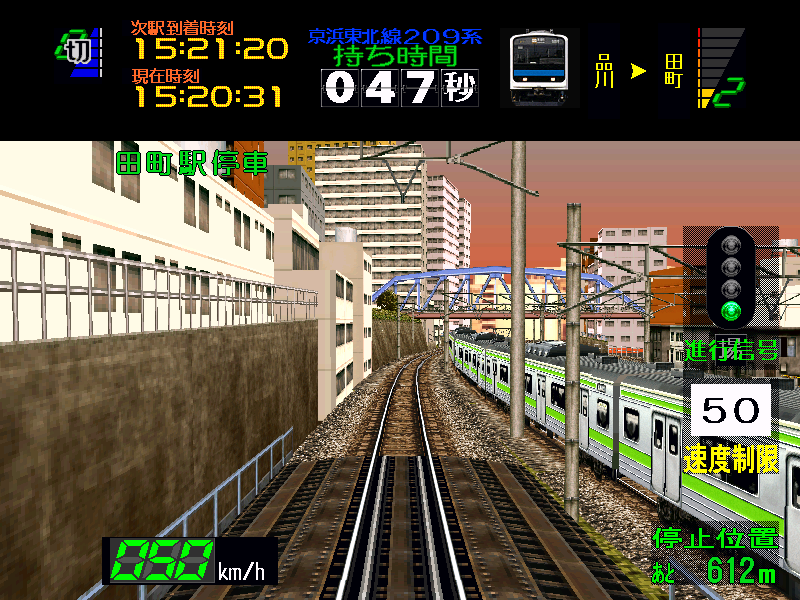Select the 209 series train thumbnail

click(538, 66)
